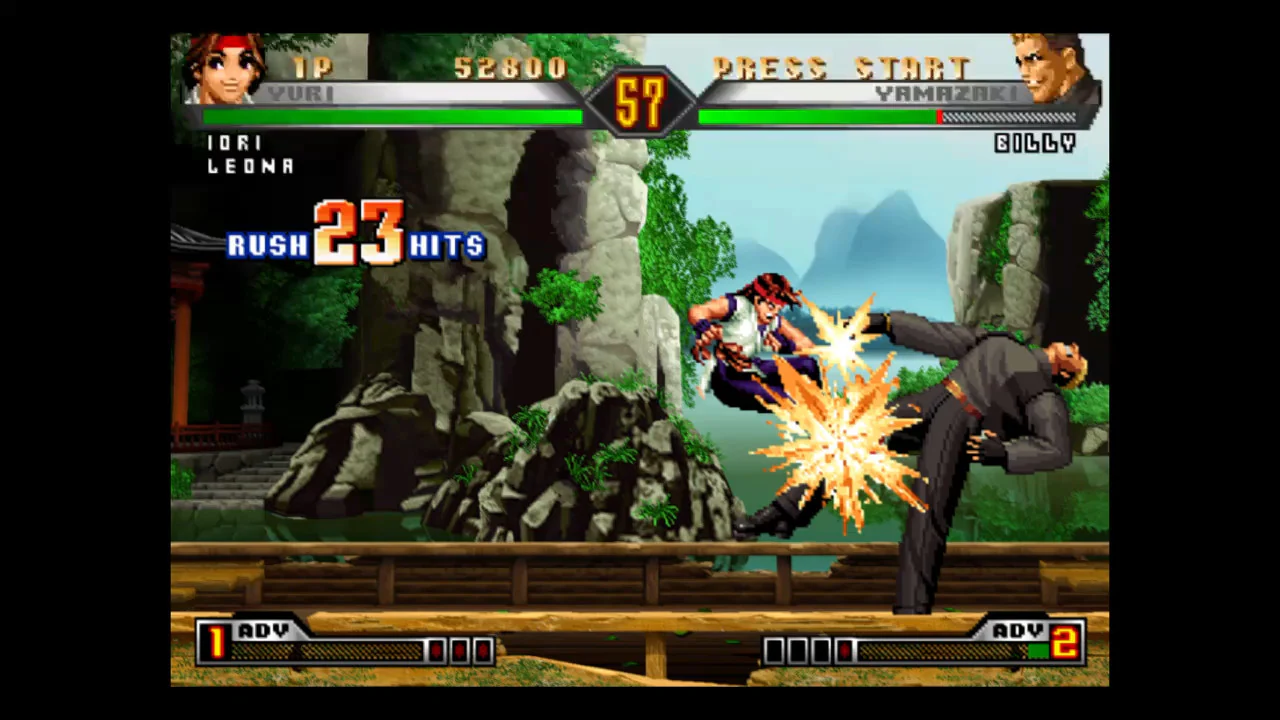Click the PRESS START text
Image resolution: width=1280 pixels, height=720 pixels.
click(843, 68)
